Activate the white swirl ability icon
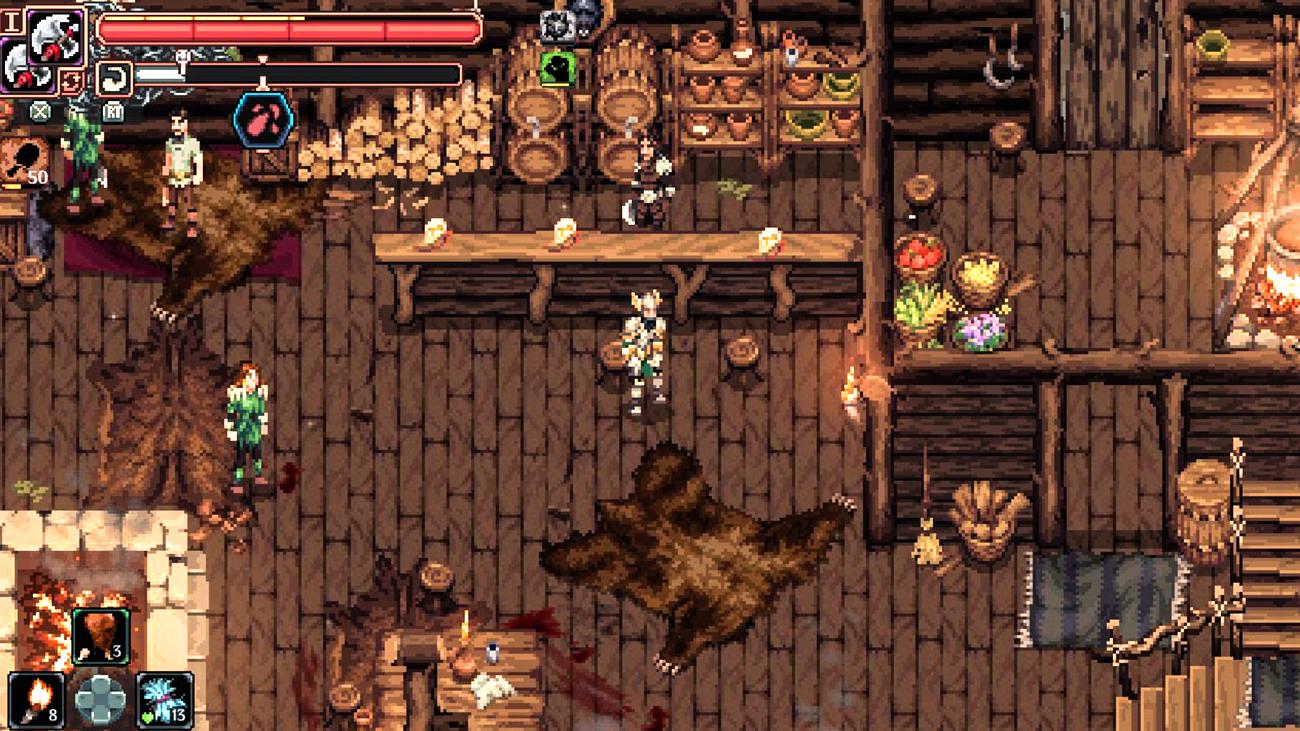 (114, 78)
